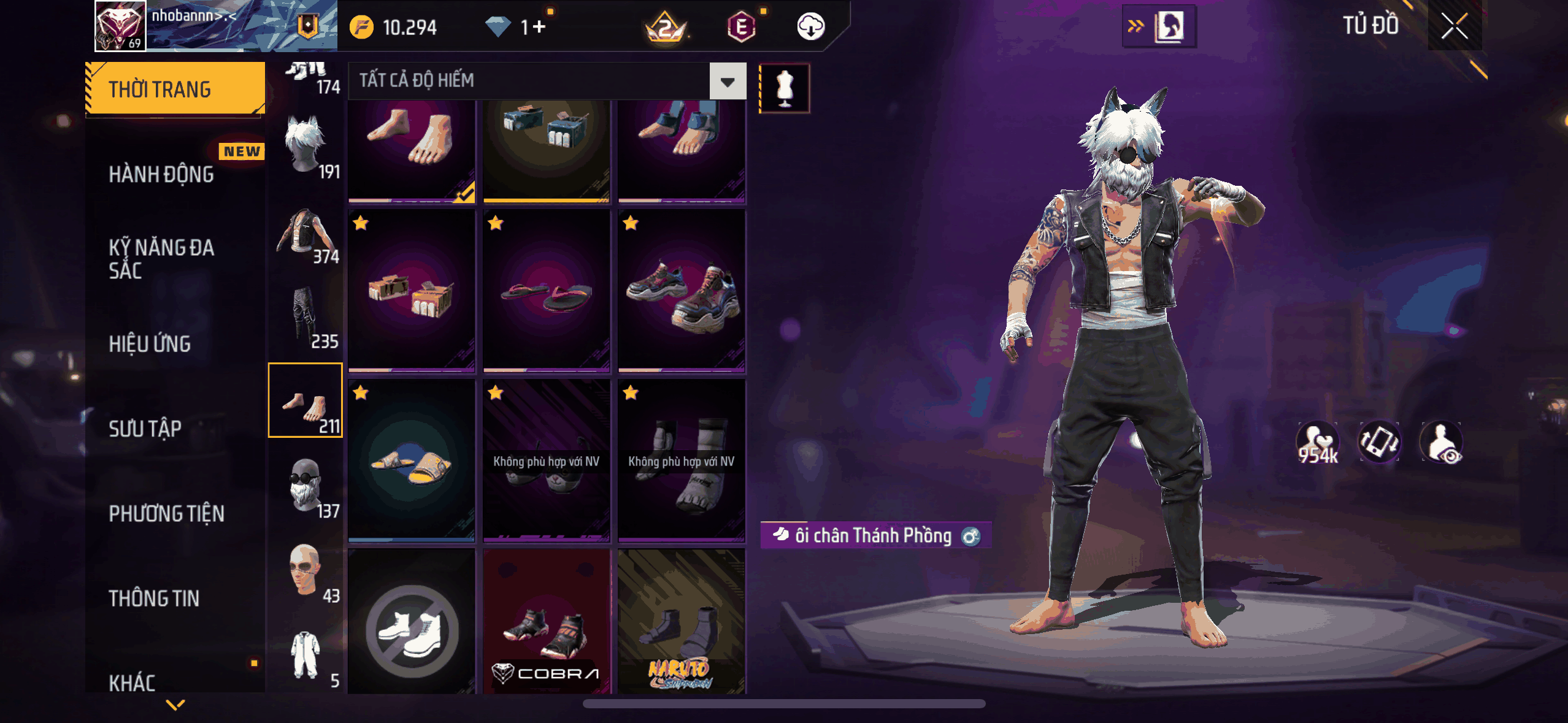The image size is (1568, 723).
Task: Open the Hành Động section
Action: pos(161,175)
